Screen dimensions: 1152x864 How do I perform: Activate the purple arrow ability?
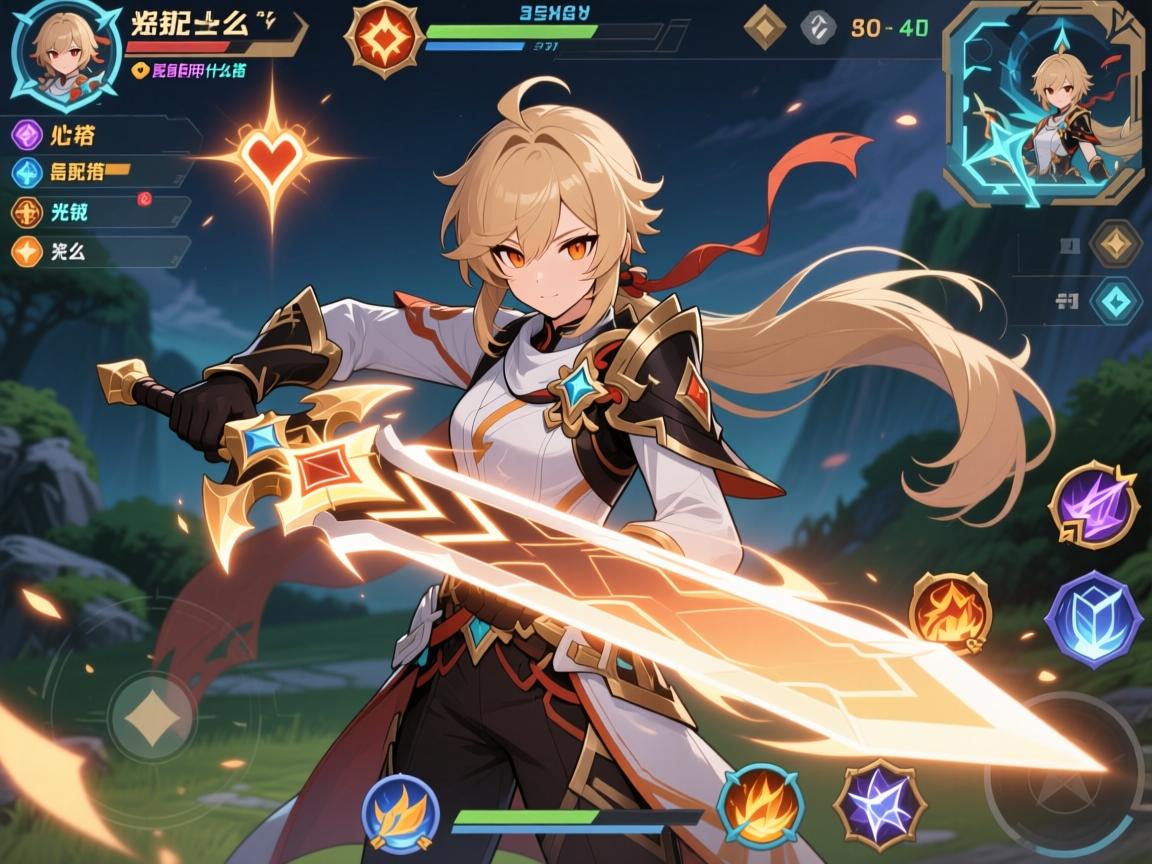(x=1094, y=505)
